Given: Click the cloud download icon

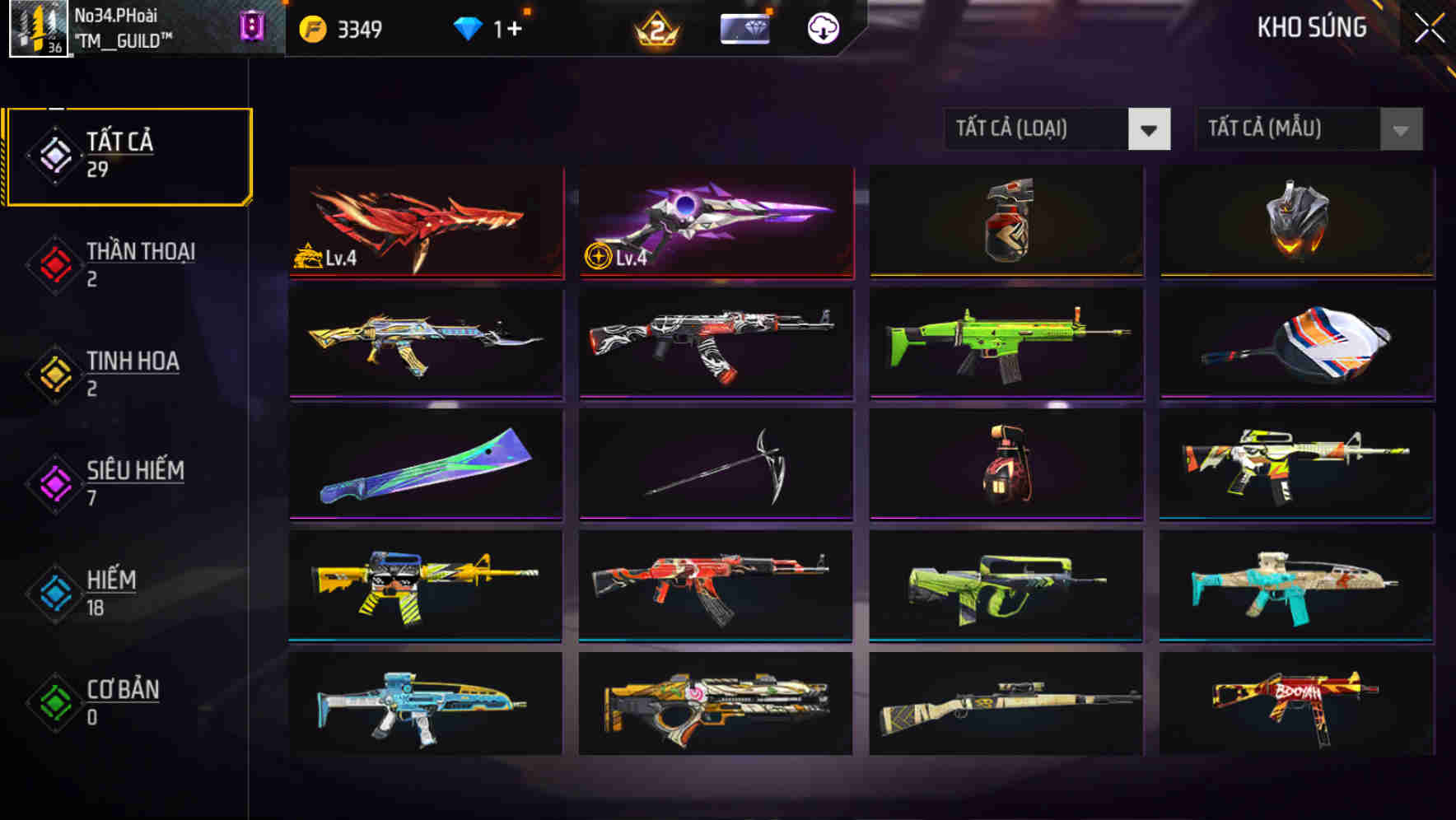Looking at the screenshot, I should pyautogui.click(x=822, y=27).
